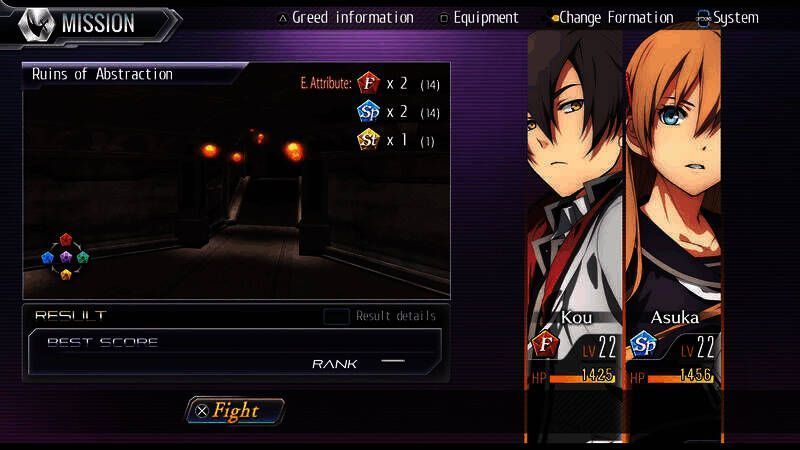
Task: Start the mission with the Fight button
Action: 235,410
